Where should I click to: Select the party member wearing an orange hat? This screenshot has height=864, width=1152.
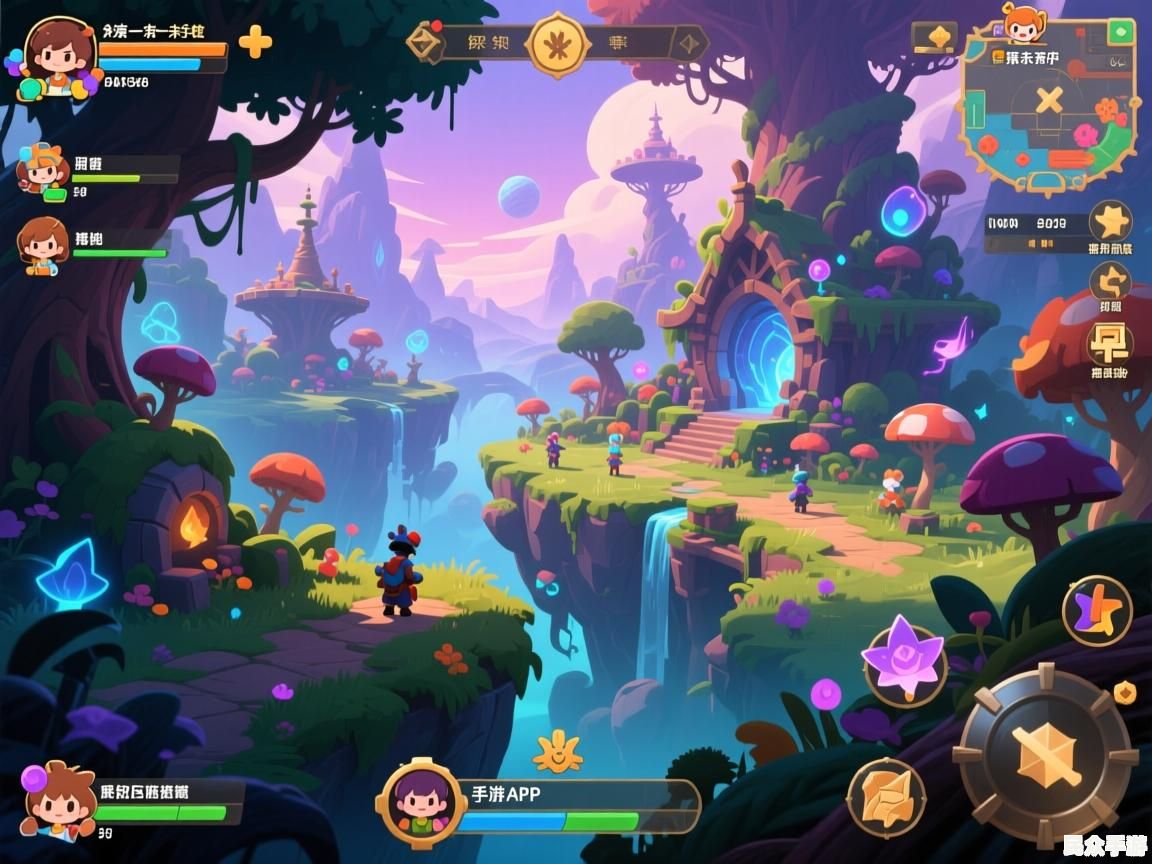click(42, 169)
